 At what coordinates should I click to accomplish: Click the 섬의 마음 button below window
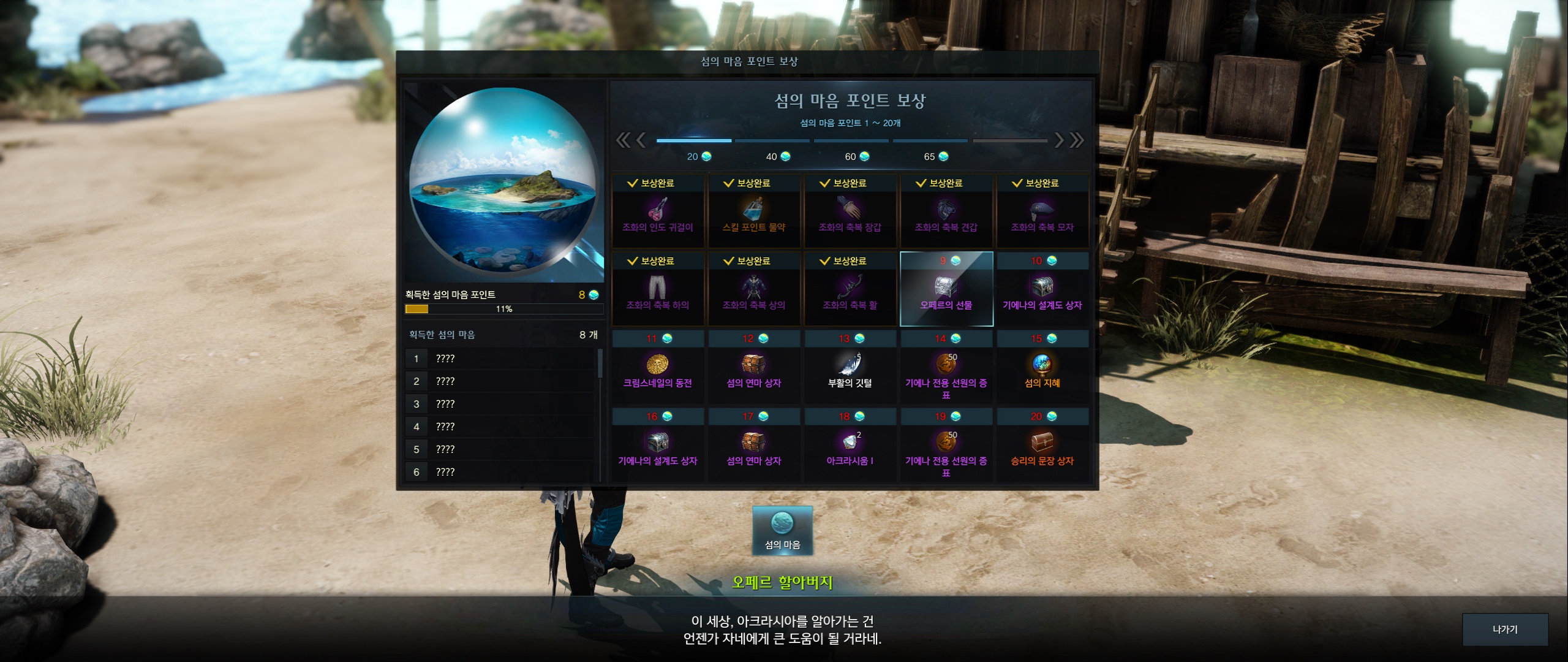point(782,530)
